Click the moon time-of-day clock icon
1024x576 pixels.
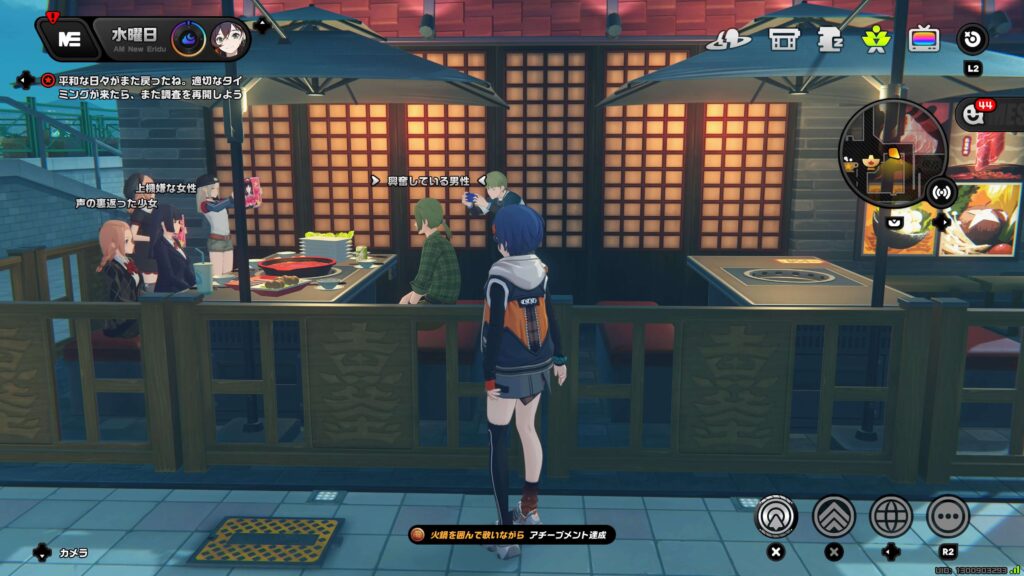click(188, 39)
